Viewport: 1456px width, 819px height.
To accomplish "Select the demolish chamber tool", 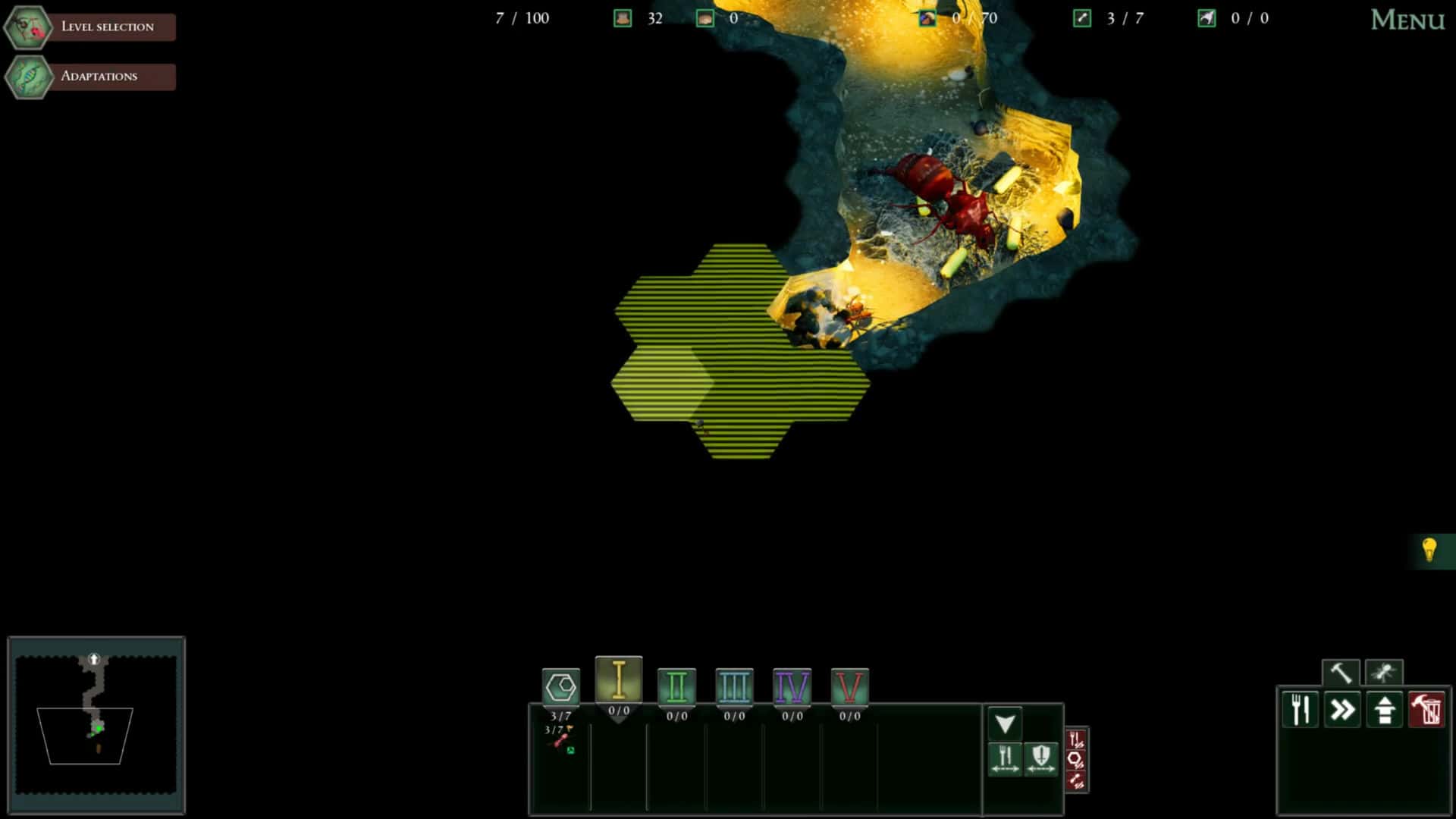I will (x=1427, y=710).
